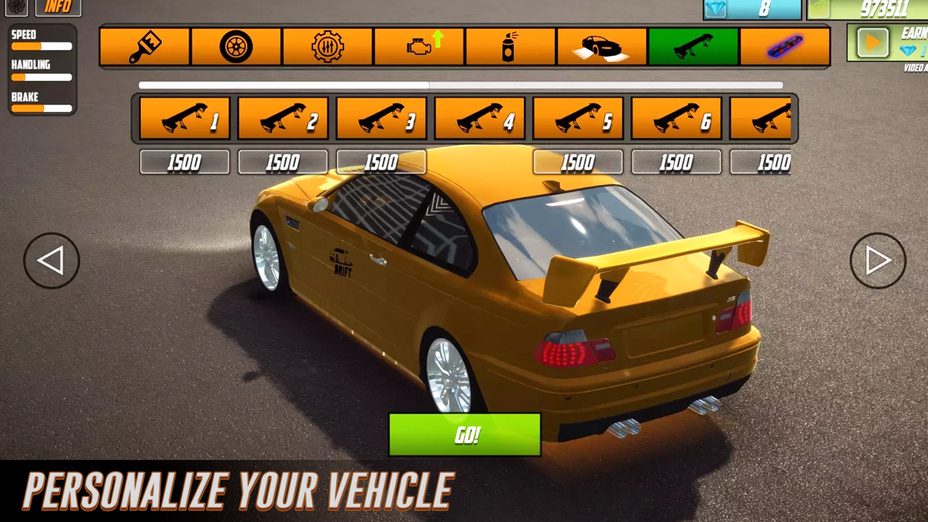The width and height of the screenshot is (928, 522).
Task: Open the neon underglow tab
Action: click(x=784, y=47)
